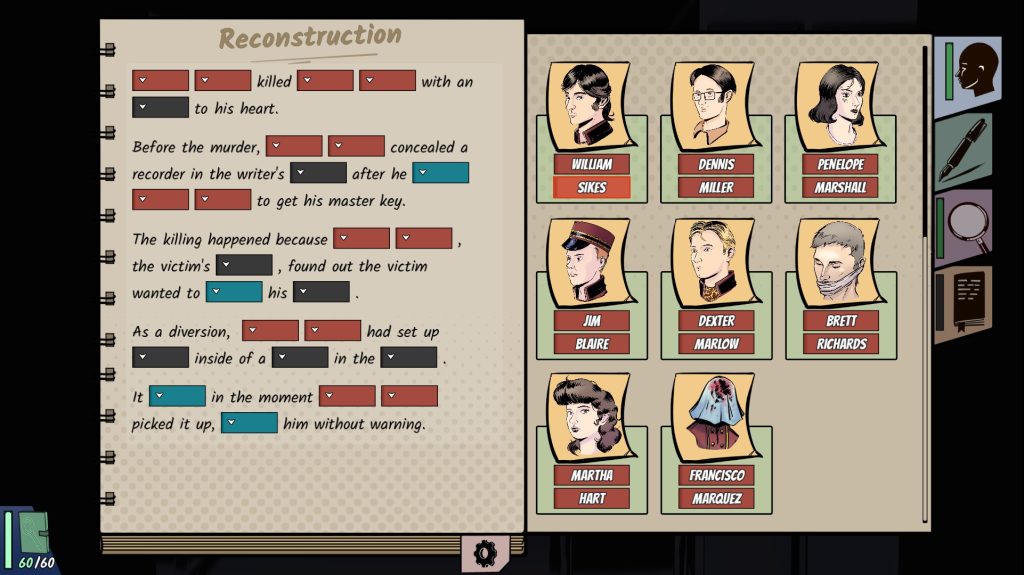1024x575 pixels.
Task: Select the MARLOW surname tag
Action: coord(716,344)
